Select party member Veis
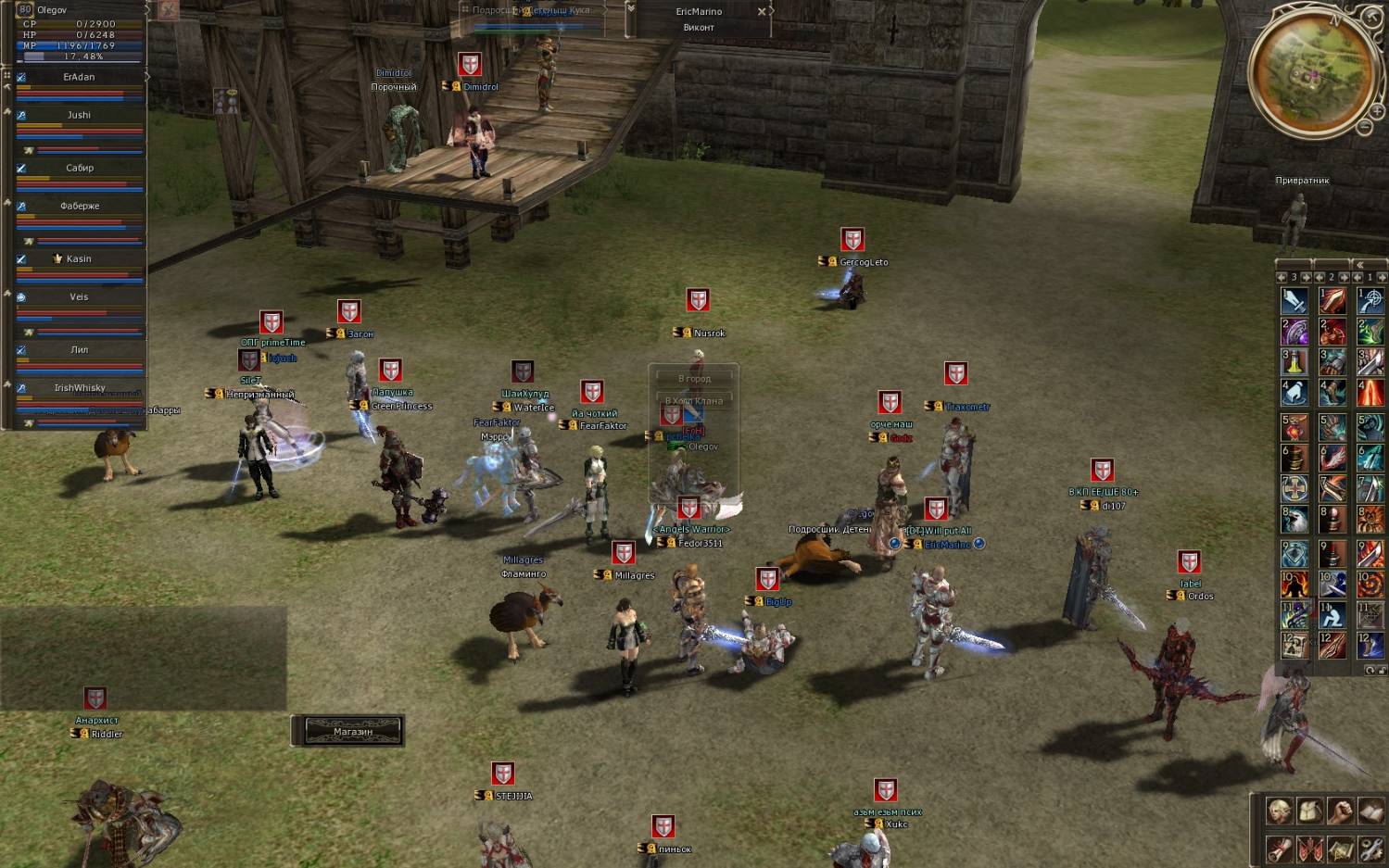This screenshot has height=868, width=1389. tap(79, 296)
